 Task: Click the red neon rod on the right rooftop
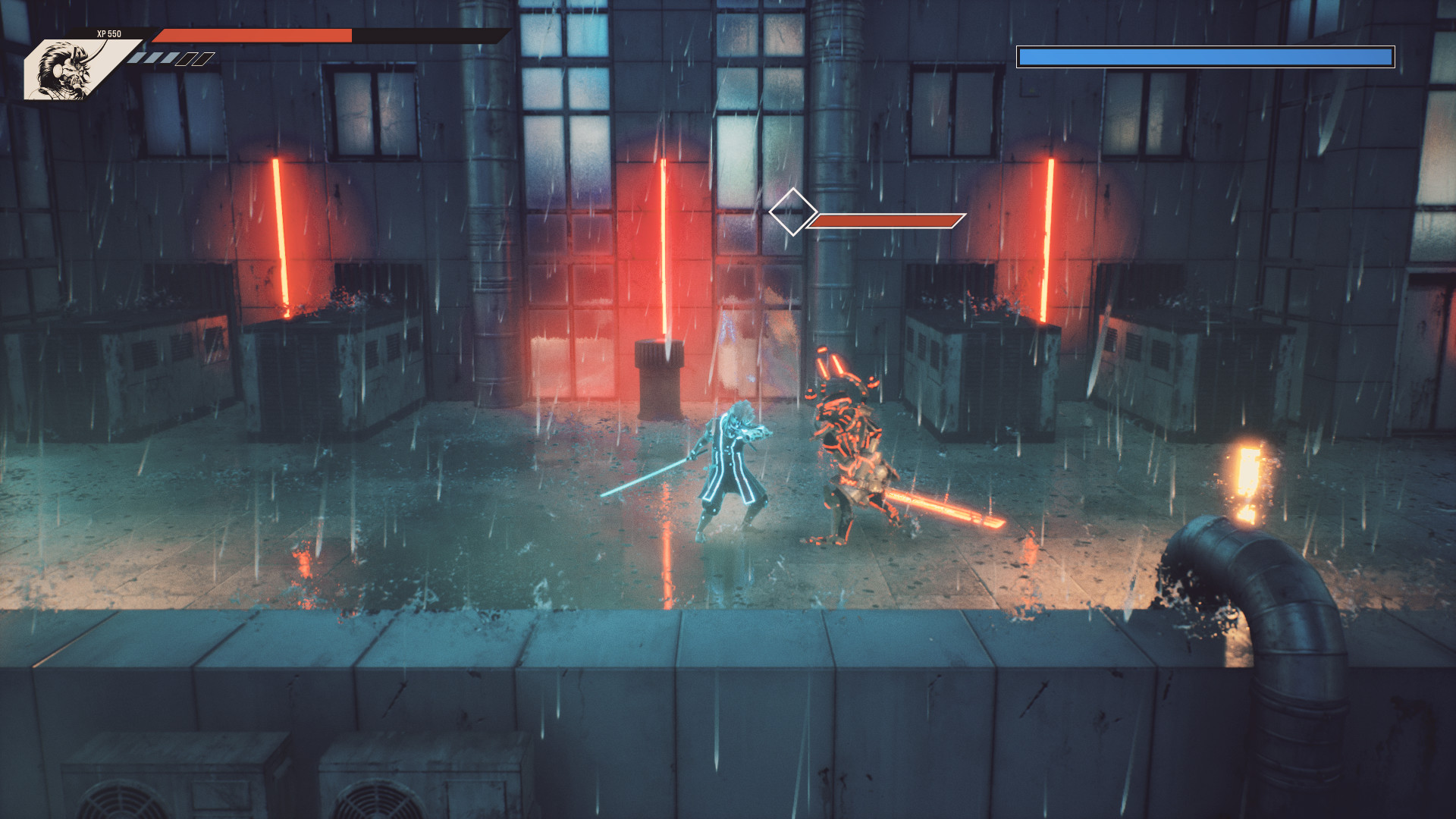[x=1048, y=235]
